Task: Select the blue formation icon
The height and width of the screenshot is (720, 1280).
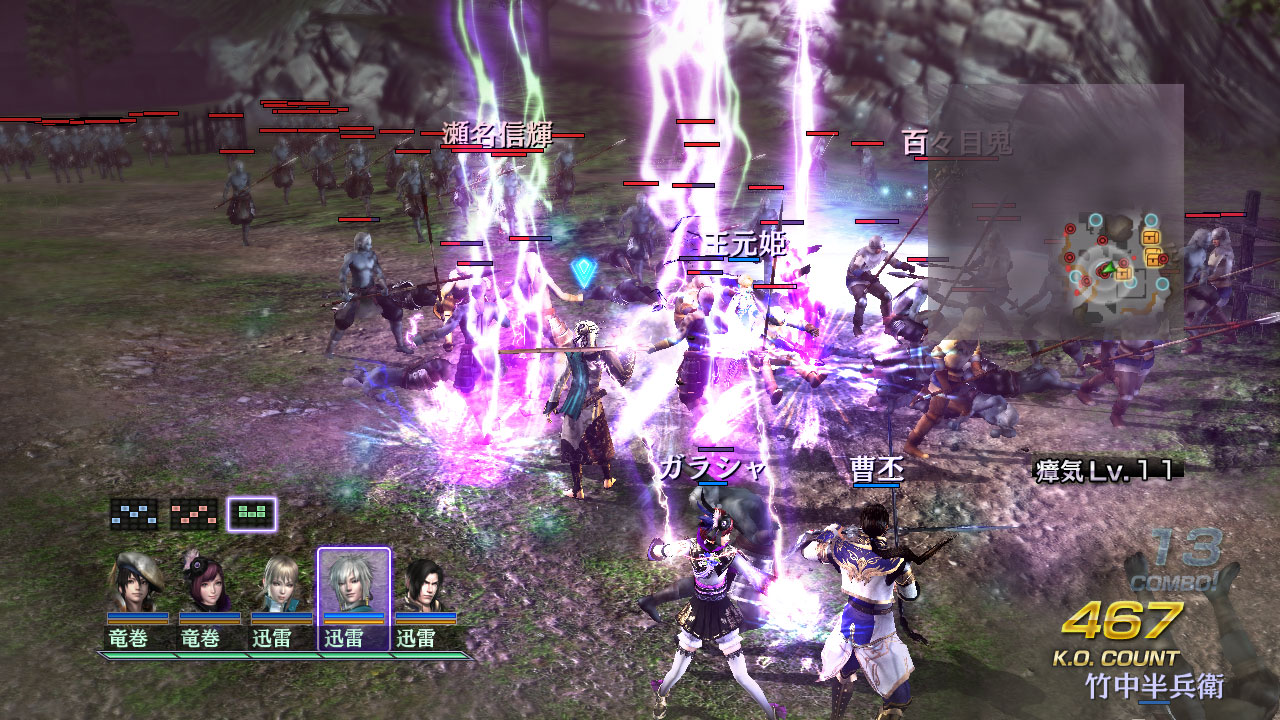Action: point(134,514)
